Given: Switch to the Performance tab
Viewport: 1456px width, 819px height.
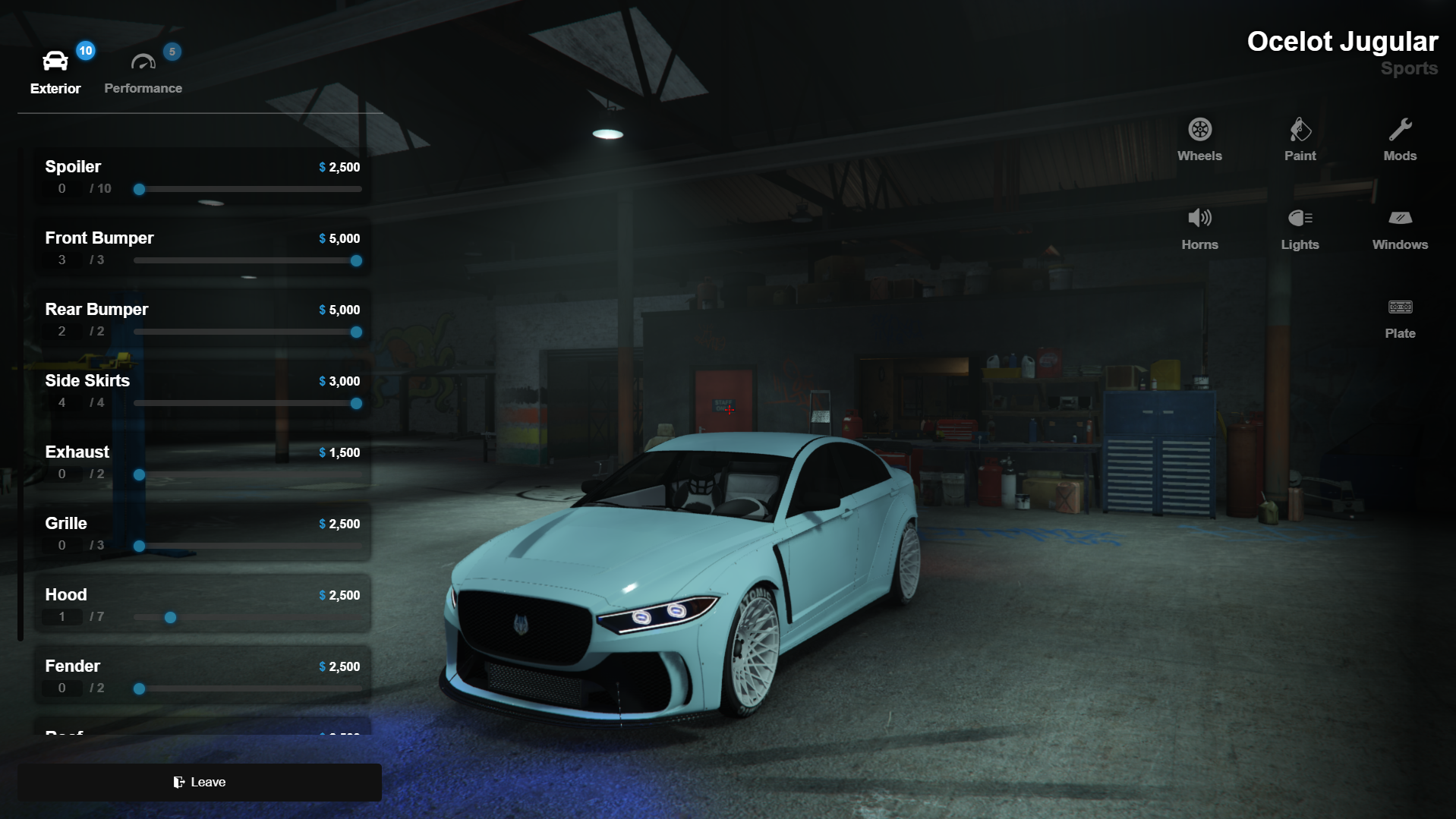Looking at the screenshot, I should pos(143,72).
